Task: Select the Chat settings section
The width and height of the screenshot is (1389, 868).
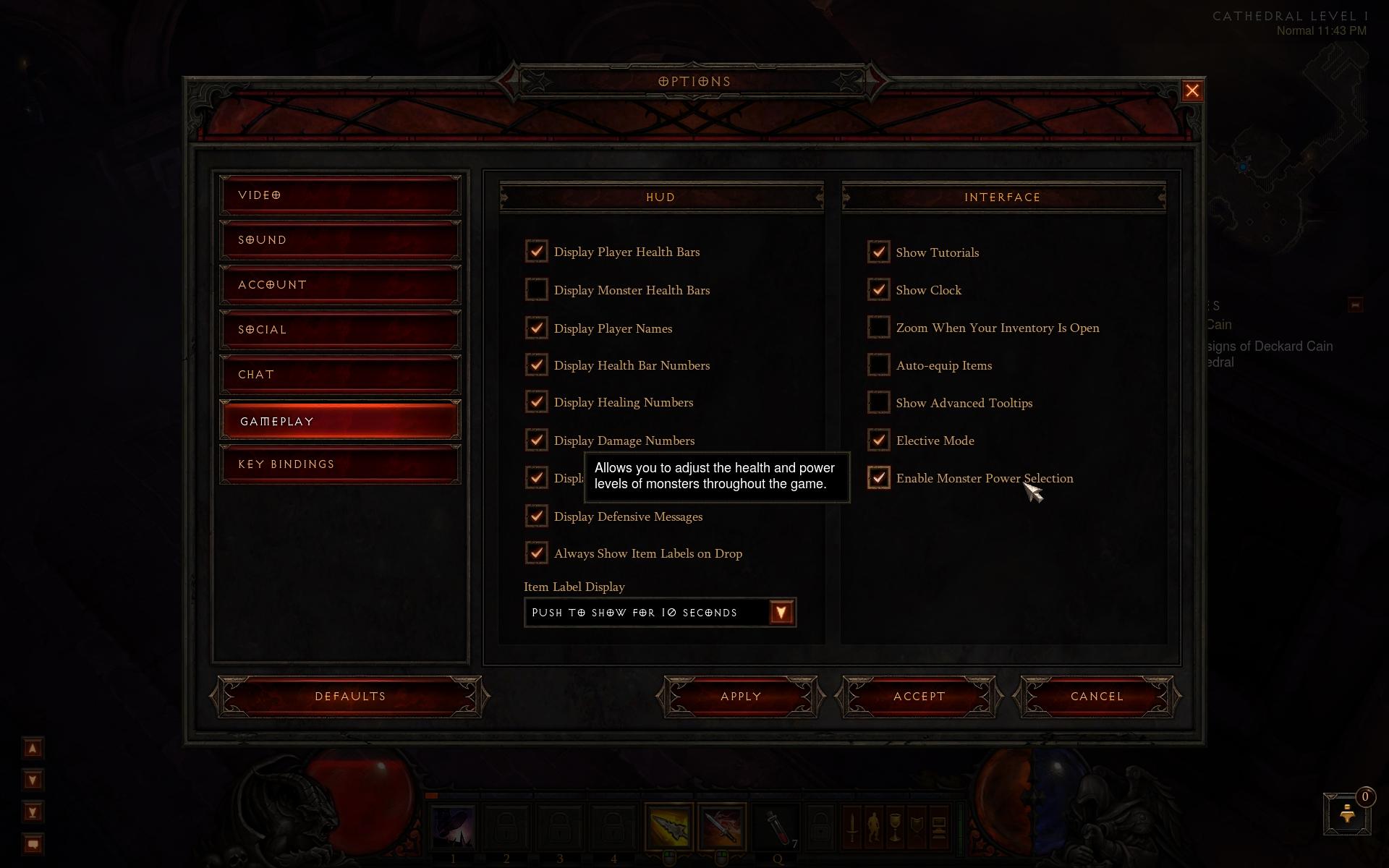Action: coord(340,375)
